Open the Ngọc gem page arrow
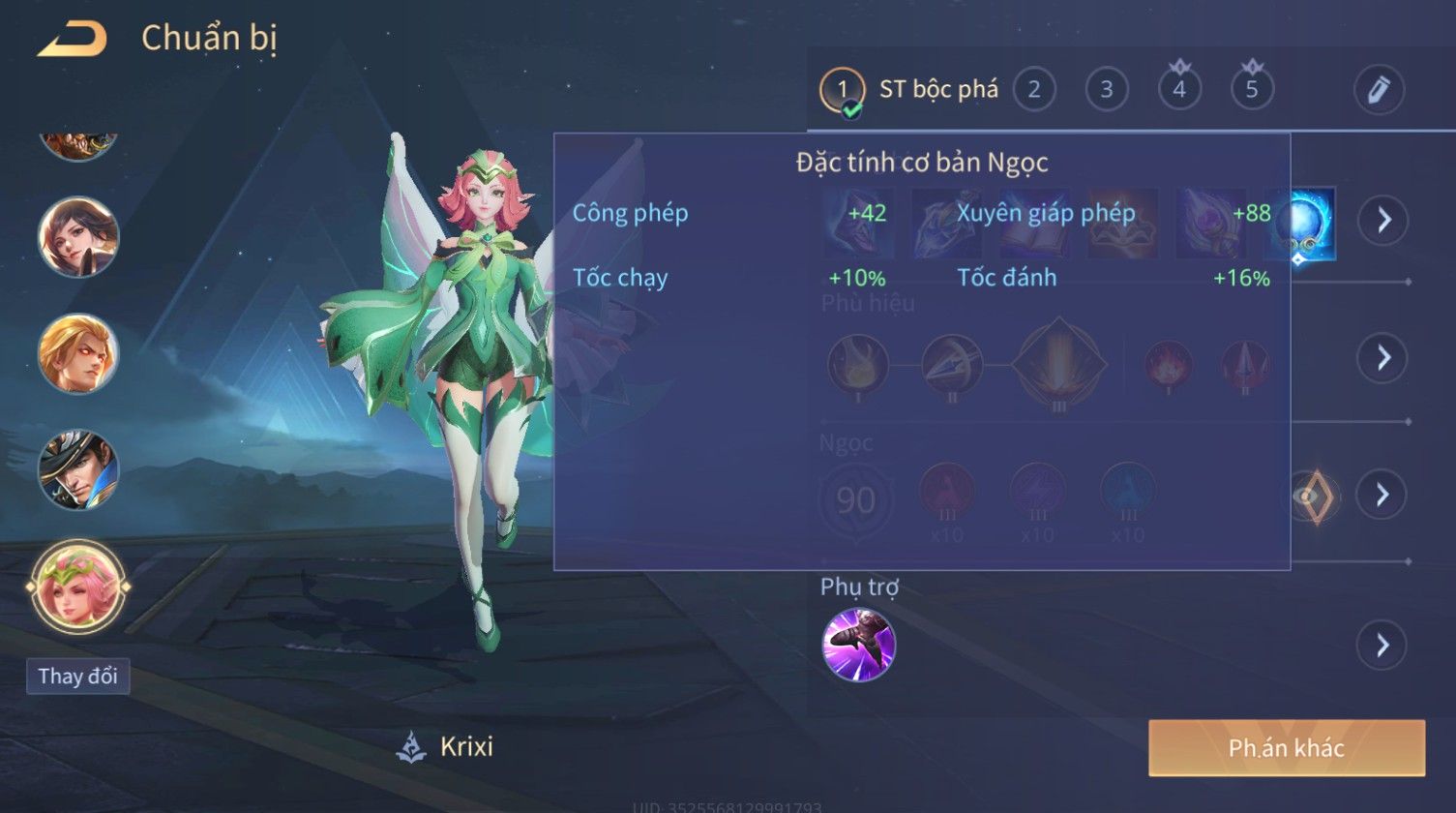Viewport: 1456px width, 813px height. [1382, 495]
